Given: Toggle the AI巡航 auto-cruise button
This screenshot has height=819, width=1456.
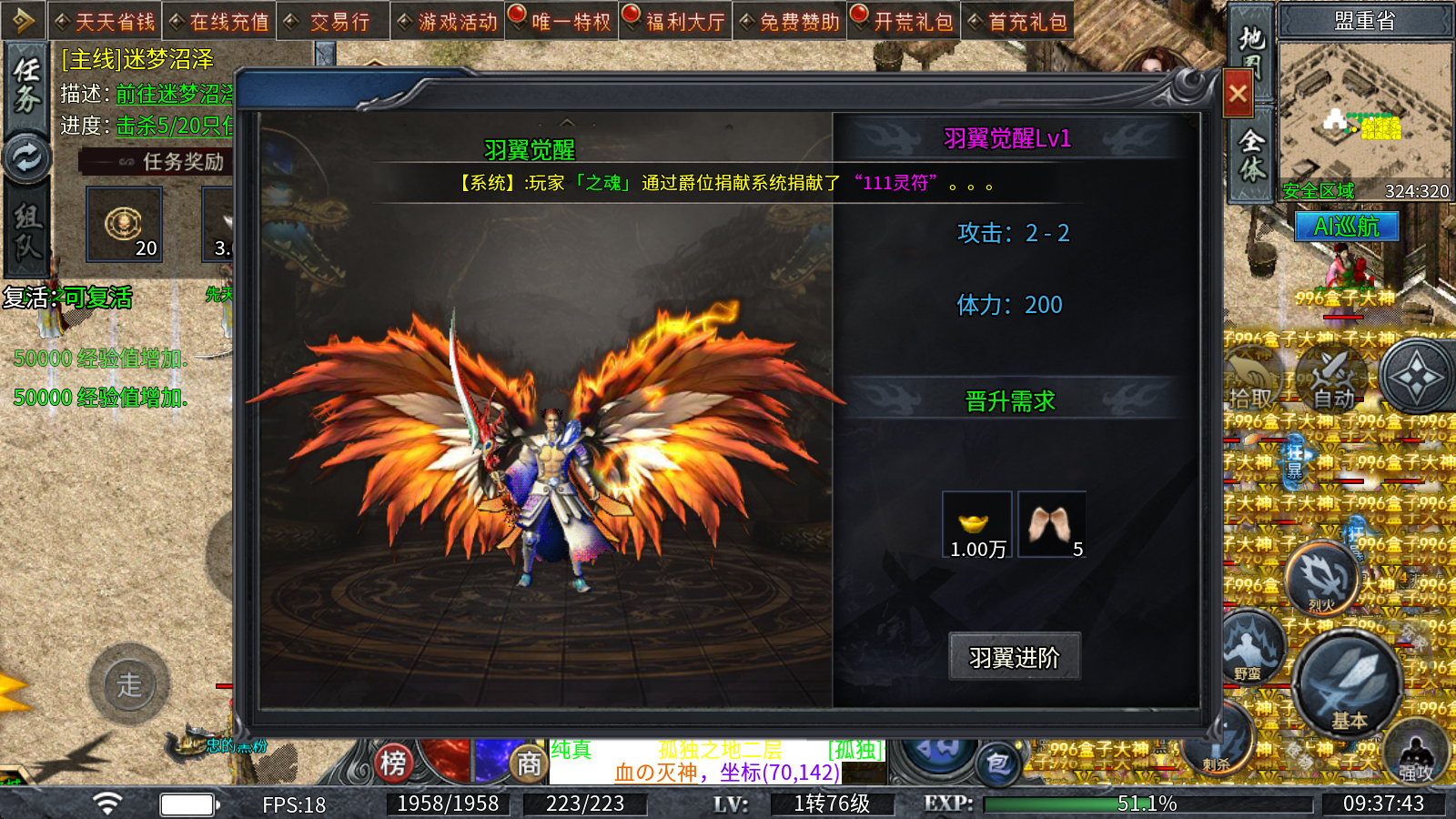Looking at the screenshot, I should click(1346, 227).
